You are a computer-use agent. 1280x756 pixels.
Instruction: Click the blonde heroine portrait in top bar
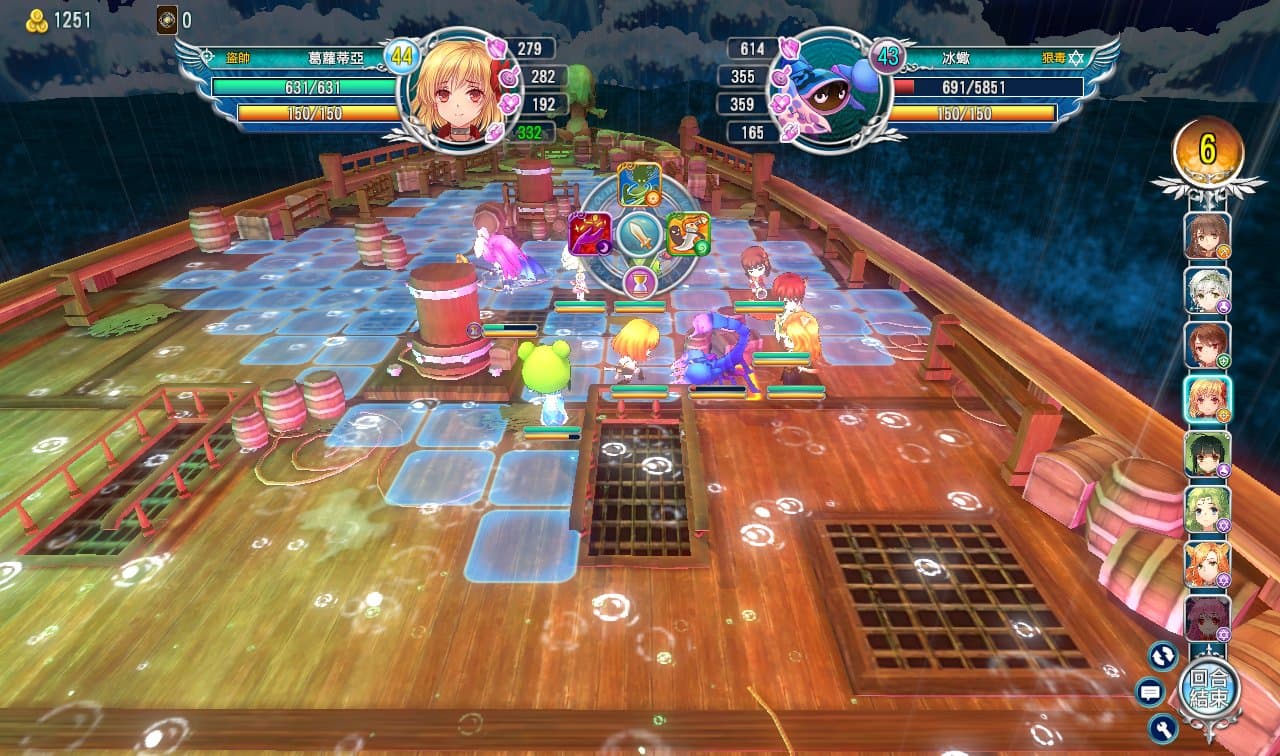460,90
